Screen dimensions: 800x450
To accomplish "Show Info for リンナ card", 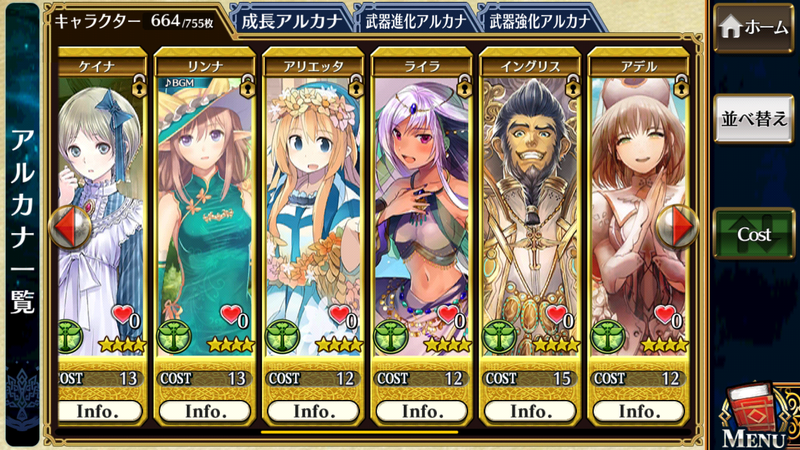I will (204, 411).
